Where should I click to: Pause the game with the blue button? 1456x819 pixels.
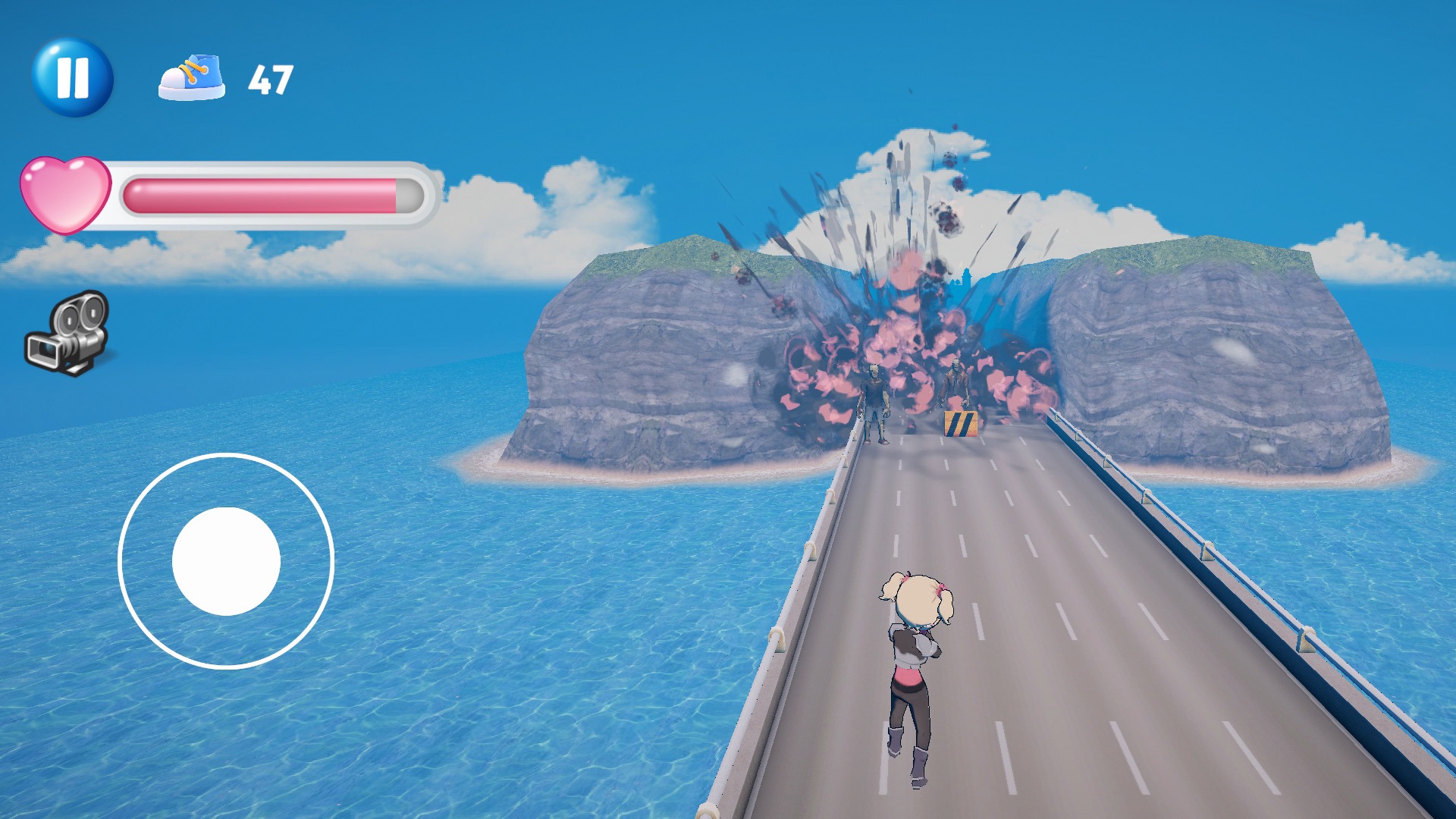point(73,78)
